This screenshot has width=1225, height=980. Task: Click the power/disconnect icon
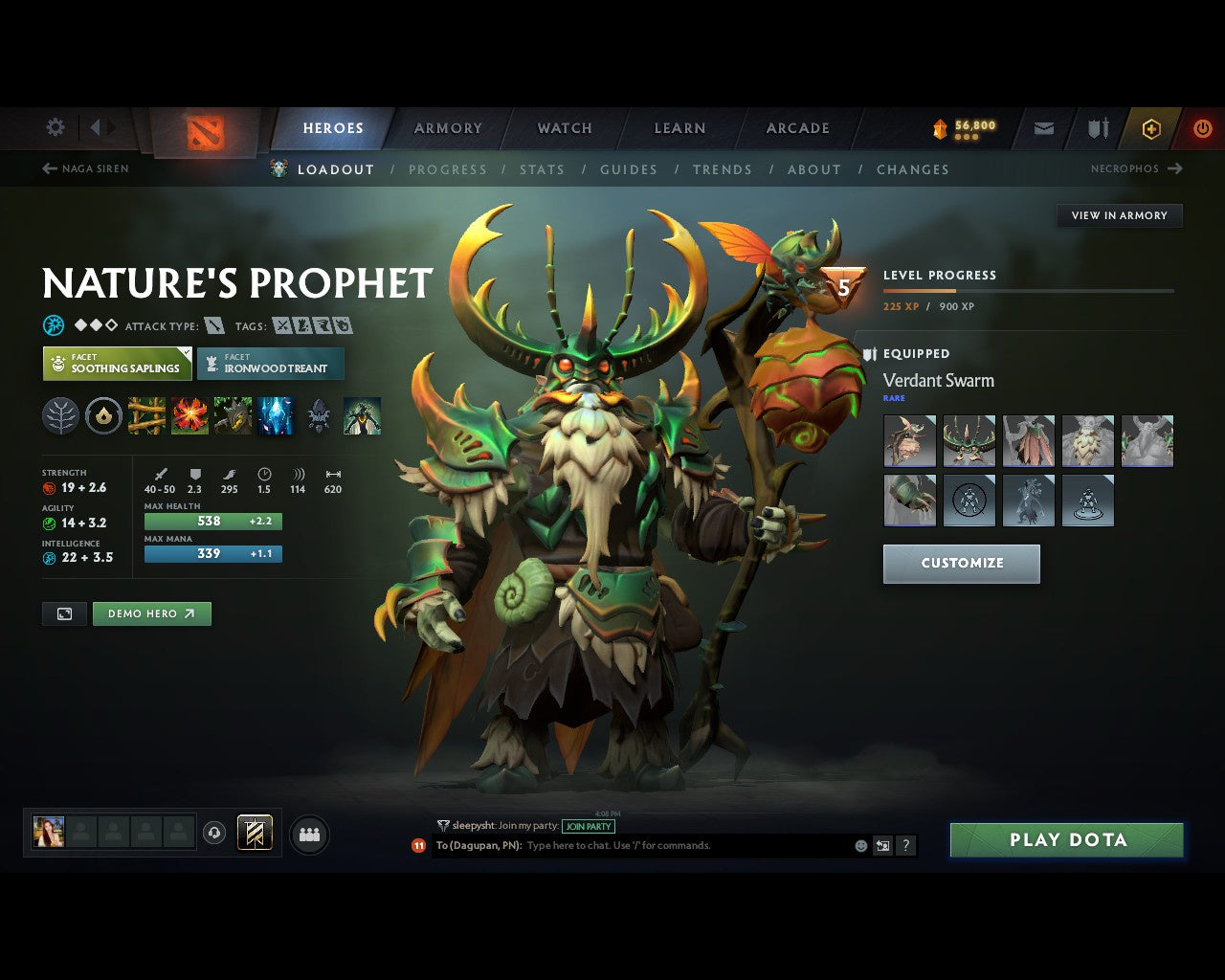click(1202, 127)
